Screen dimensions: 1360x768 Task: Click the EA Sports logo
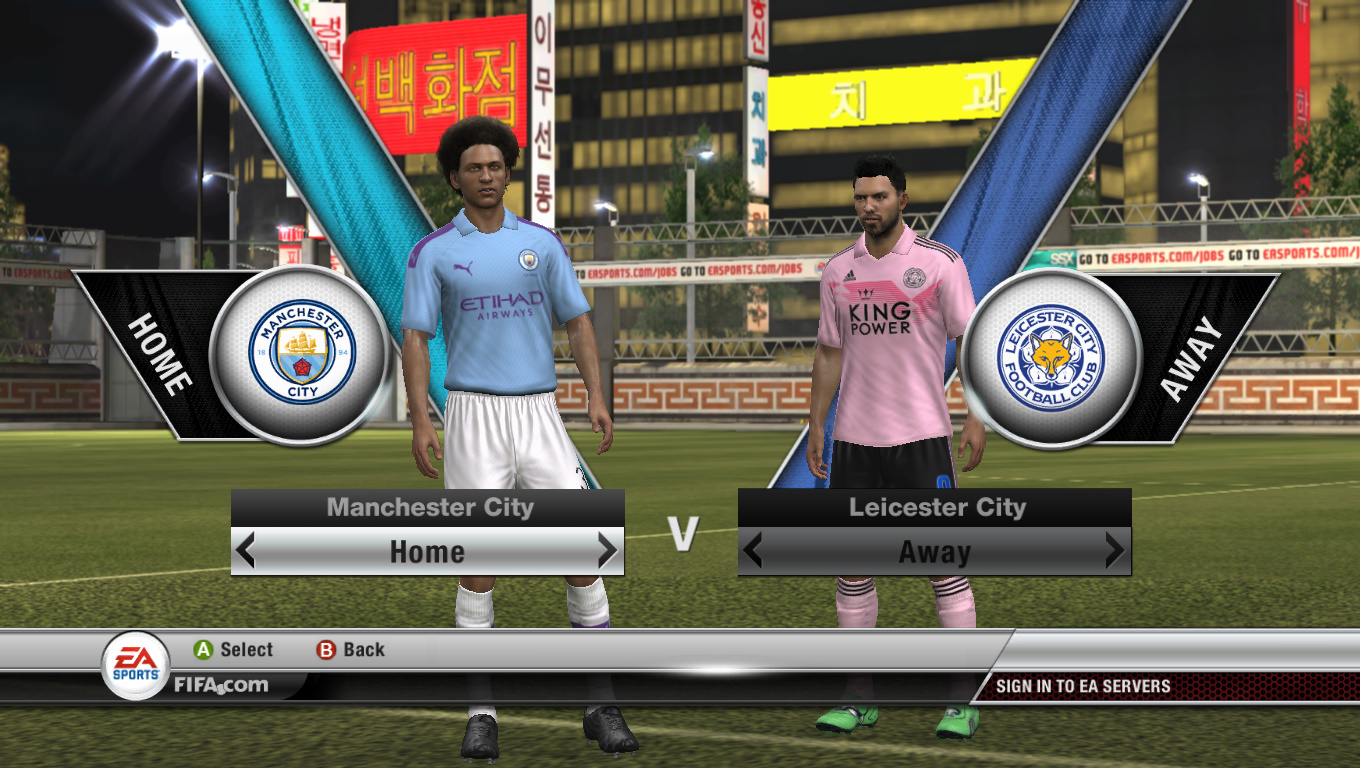click(x=137, y=658)
